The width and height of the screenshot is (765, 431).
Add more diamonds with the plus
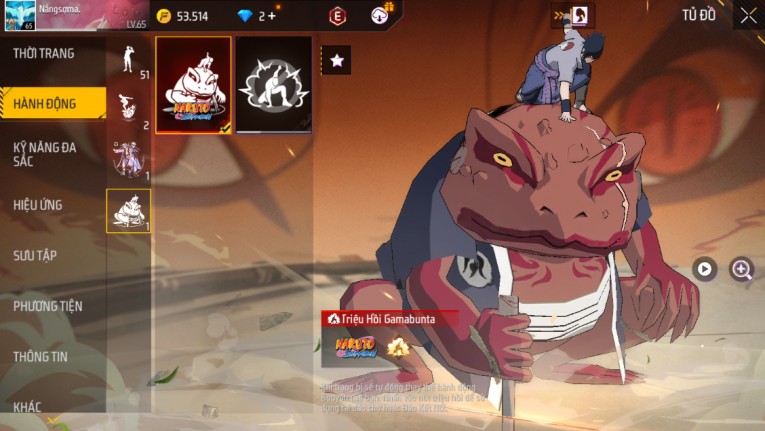tap(271, 16)
